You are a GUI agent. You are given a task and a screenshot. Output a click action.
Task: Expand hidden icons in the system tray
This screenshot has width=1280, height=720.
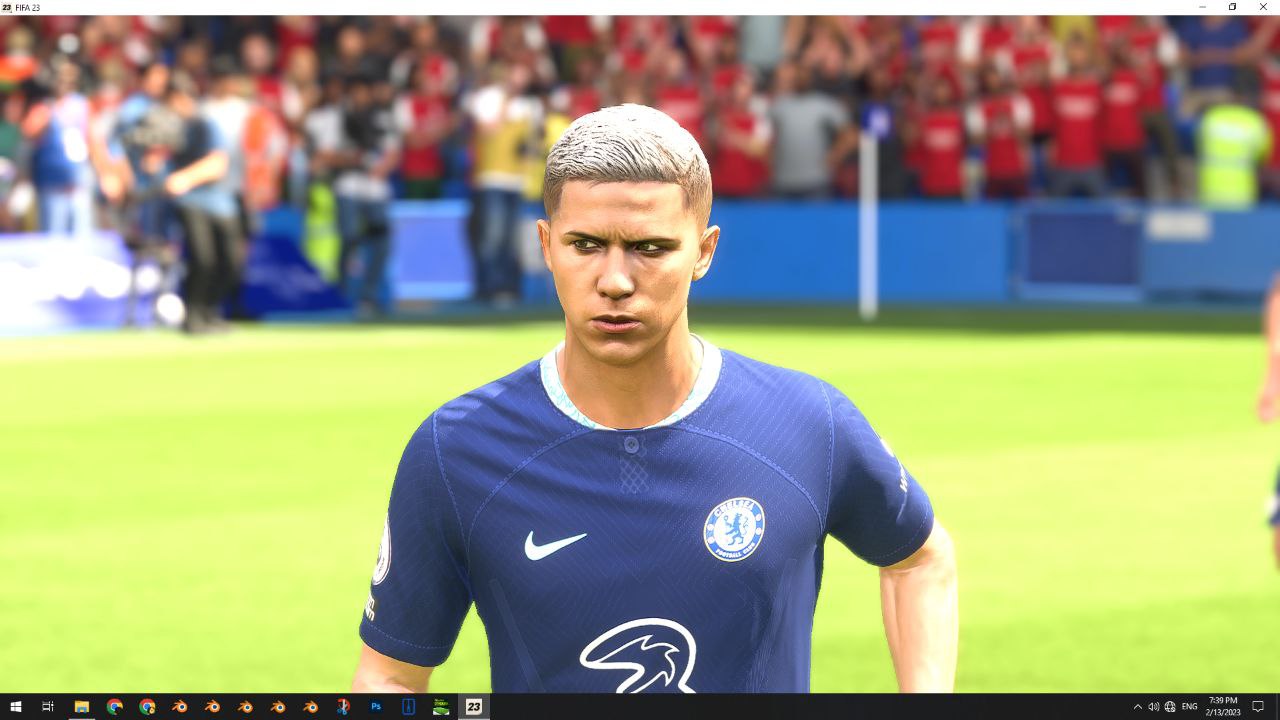[x=1138, y=707]
